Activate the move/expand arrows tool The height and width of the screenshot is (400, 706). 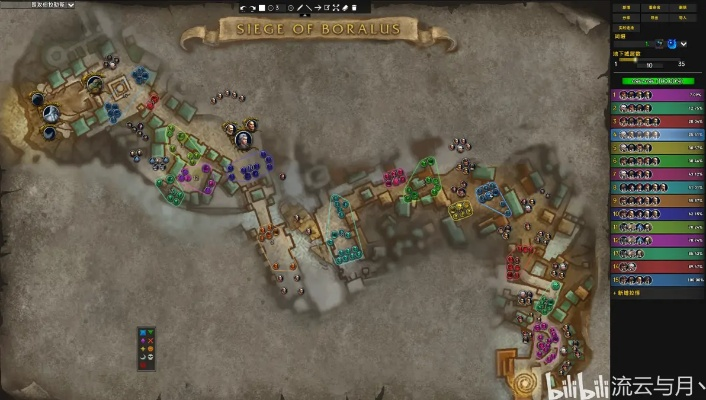point(335,8)
